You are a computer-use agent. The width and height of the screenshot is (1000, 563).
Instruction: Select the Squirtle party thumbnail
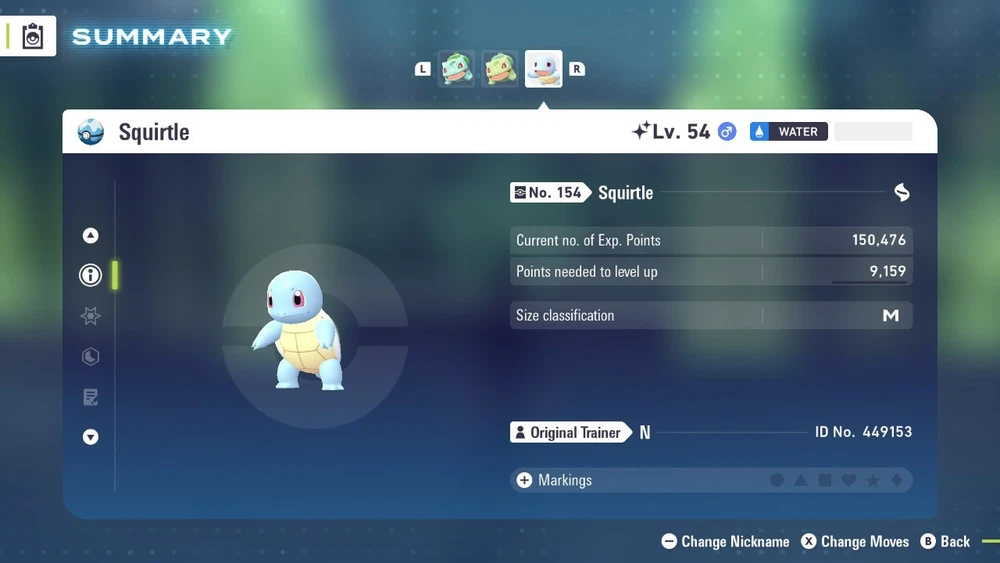click(x=544, y=69)
